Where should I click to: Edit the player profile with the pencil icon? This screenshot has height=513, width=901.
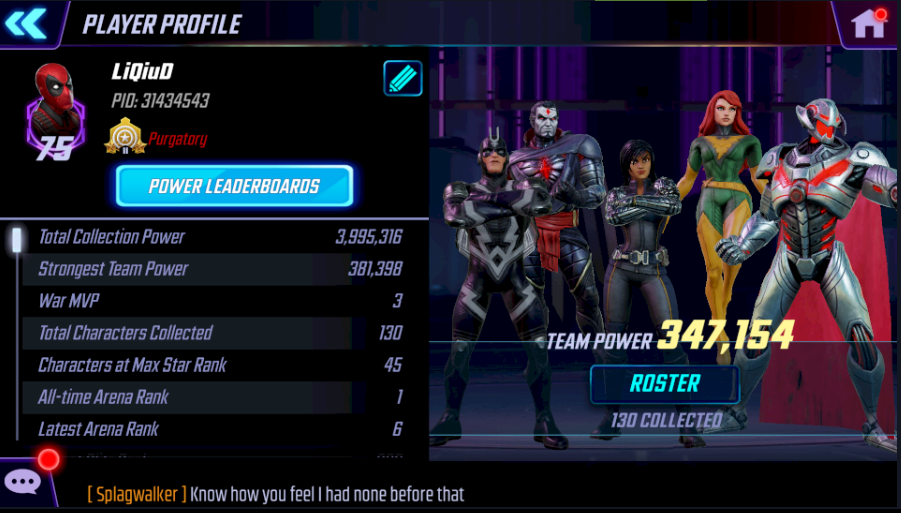coord(403,79)
